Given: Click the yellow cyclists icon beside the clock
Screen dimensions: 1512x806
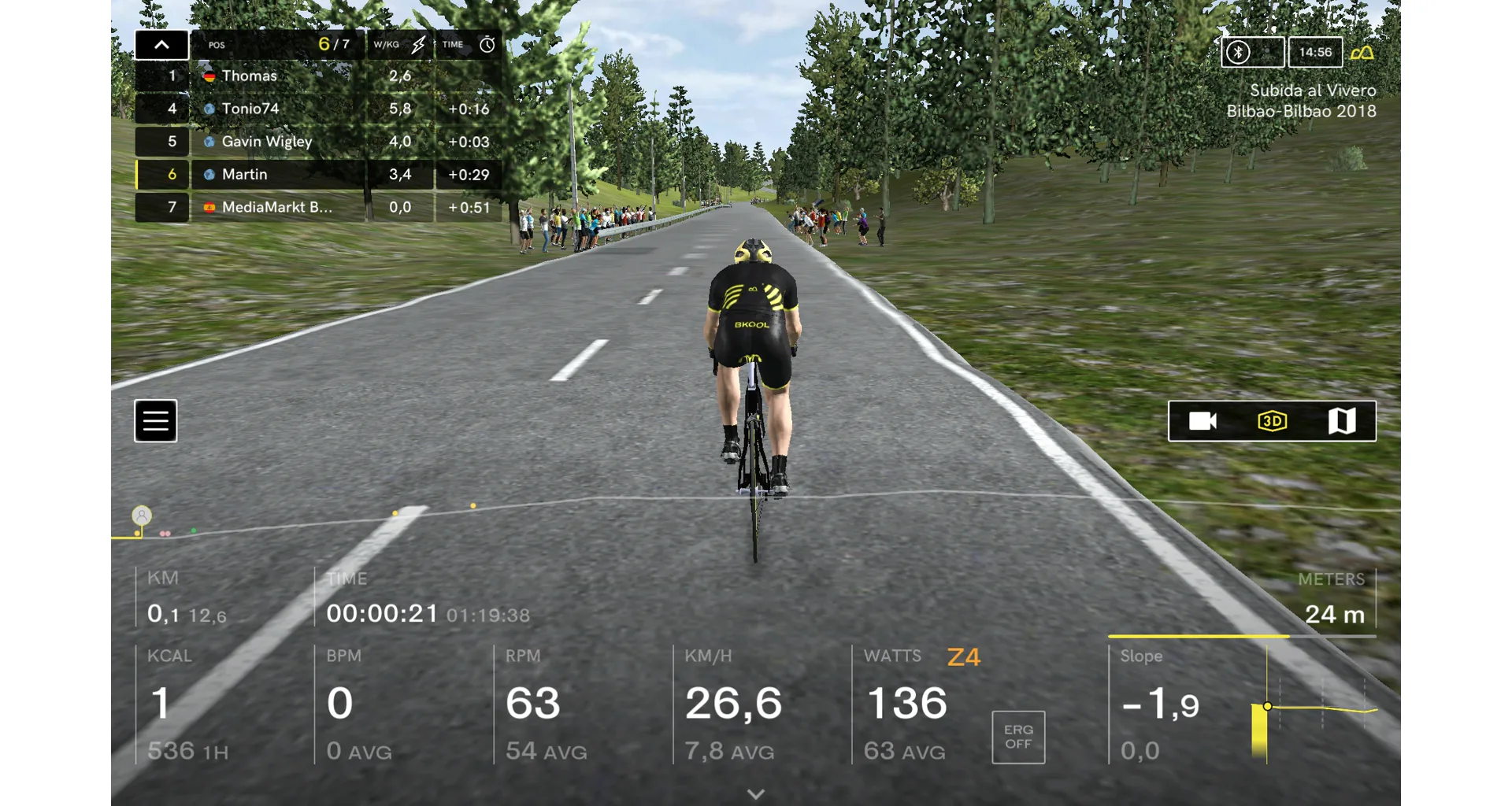Looking at the screenshot, I should coord(1362,53).
